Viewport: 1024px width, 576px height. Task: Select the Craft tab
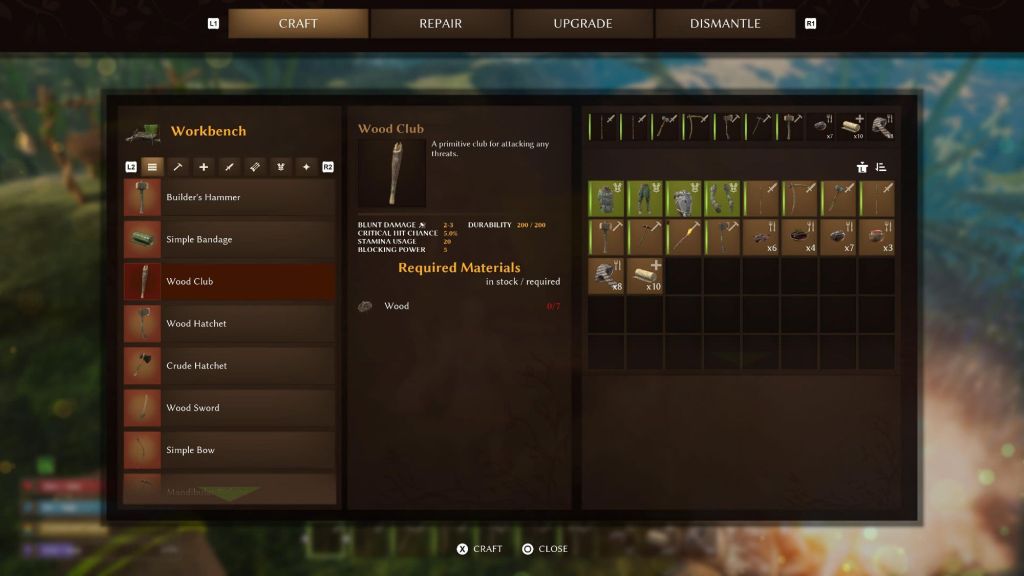click(x=298, y=23)
